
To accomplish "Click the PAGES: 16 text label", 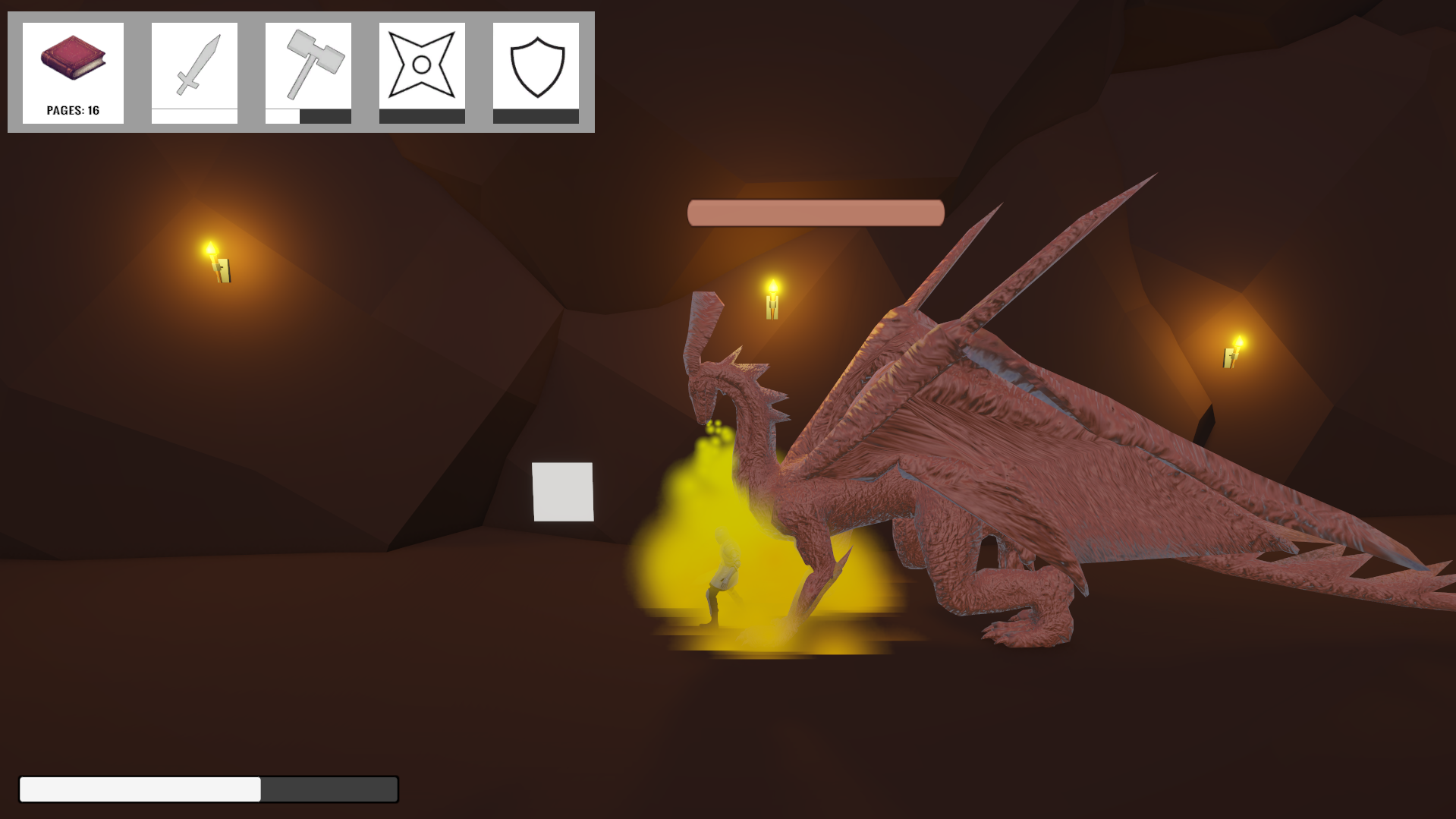I will (73, 109).
